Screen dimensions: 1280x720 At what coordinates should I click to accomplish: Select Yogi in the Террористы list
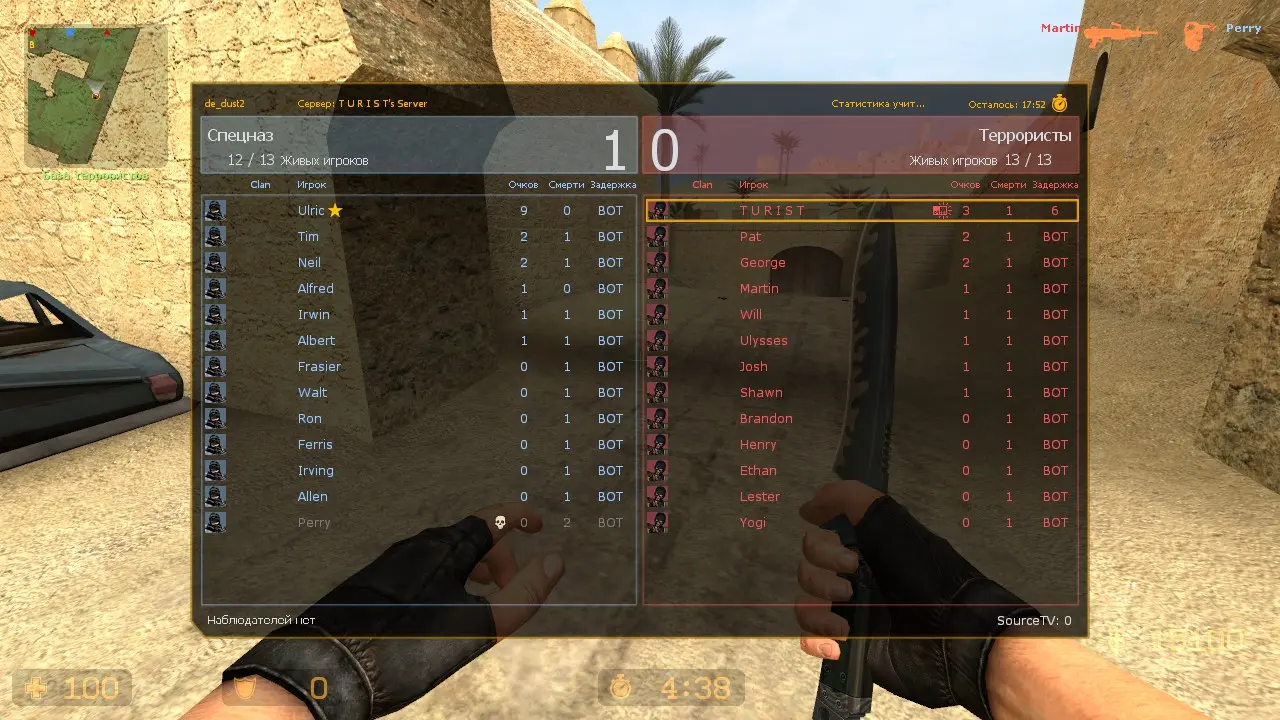[x=861, y=523]
